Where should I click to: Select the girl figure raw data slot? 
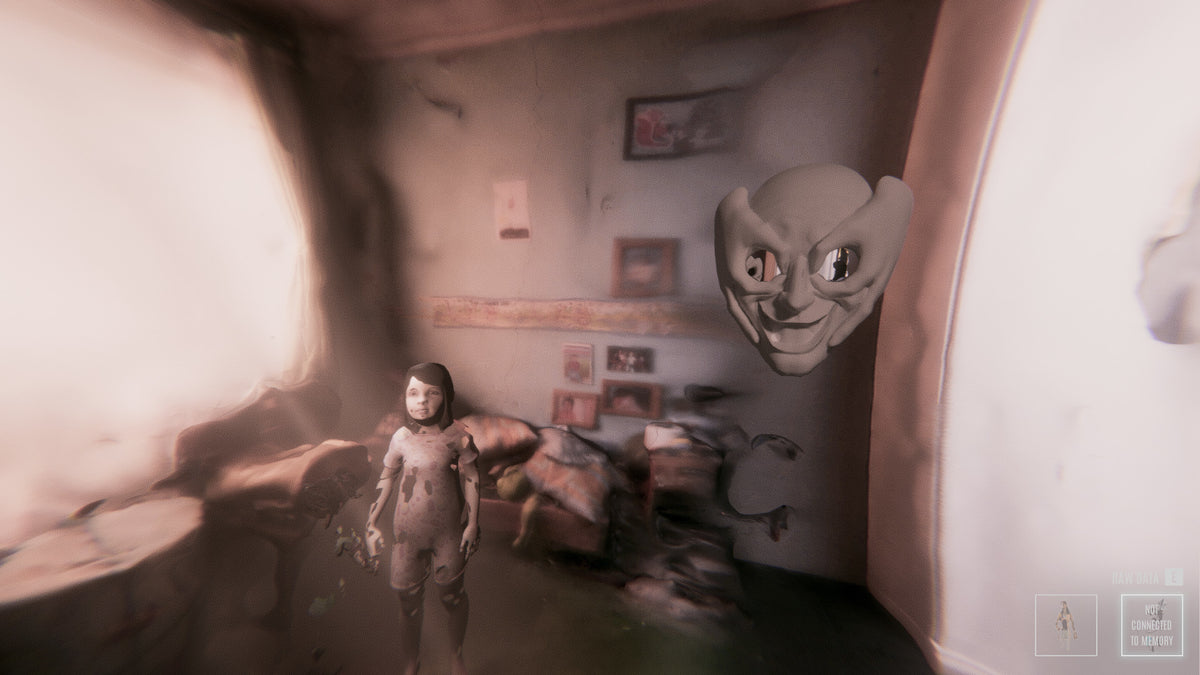1065,625
